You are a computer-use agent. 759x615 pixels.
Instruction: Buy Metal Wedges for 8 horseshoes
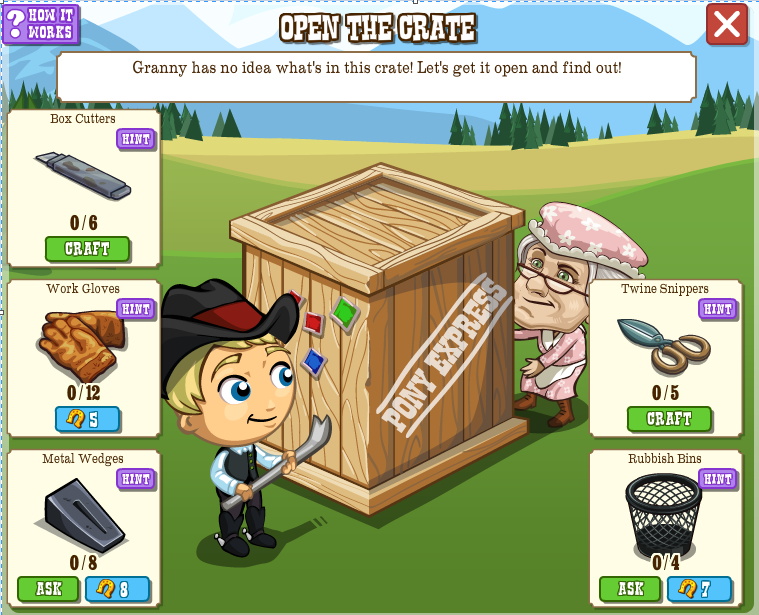(x=117, y=589)
